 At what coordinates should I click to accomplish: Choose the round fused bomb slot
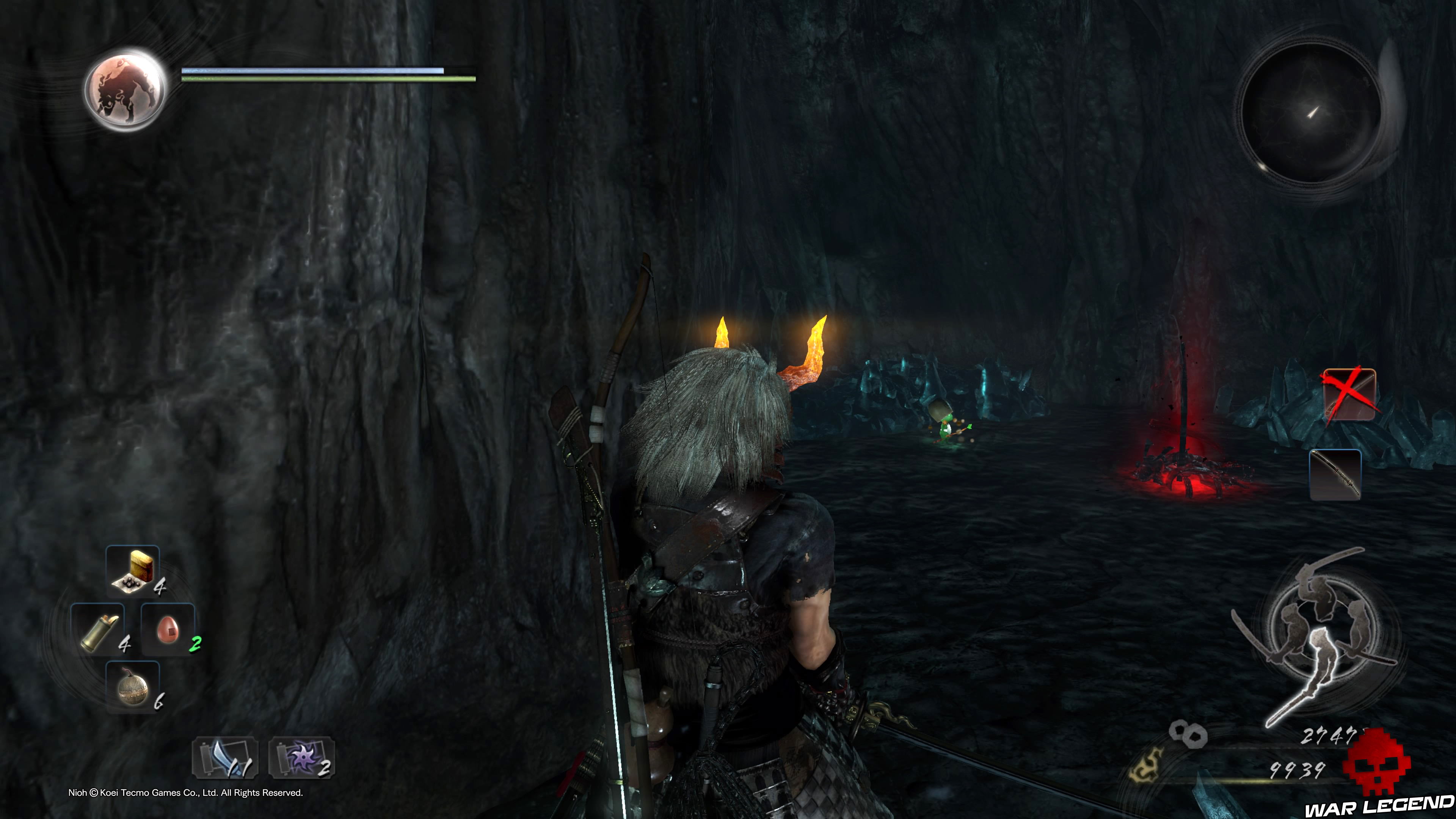coord(133,687)
